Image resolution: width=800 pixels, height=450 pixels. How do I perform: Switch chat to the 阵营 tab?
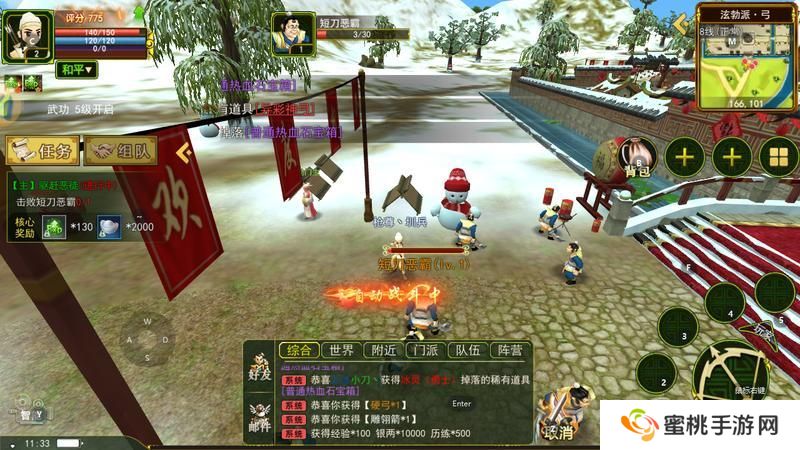508,350
